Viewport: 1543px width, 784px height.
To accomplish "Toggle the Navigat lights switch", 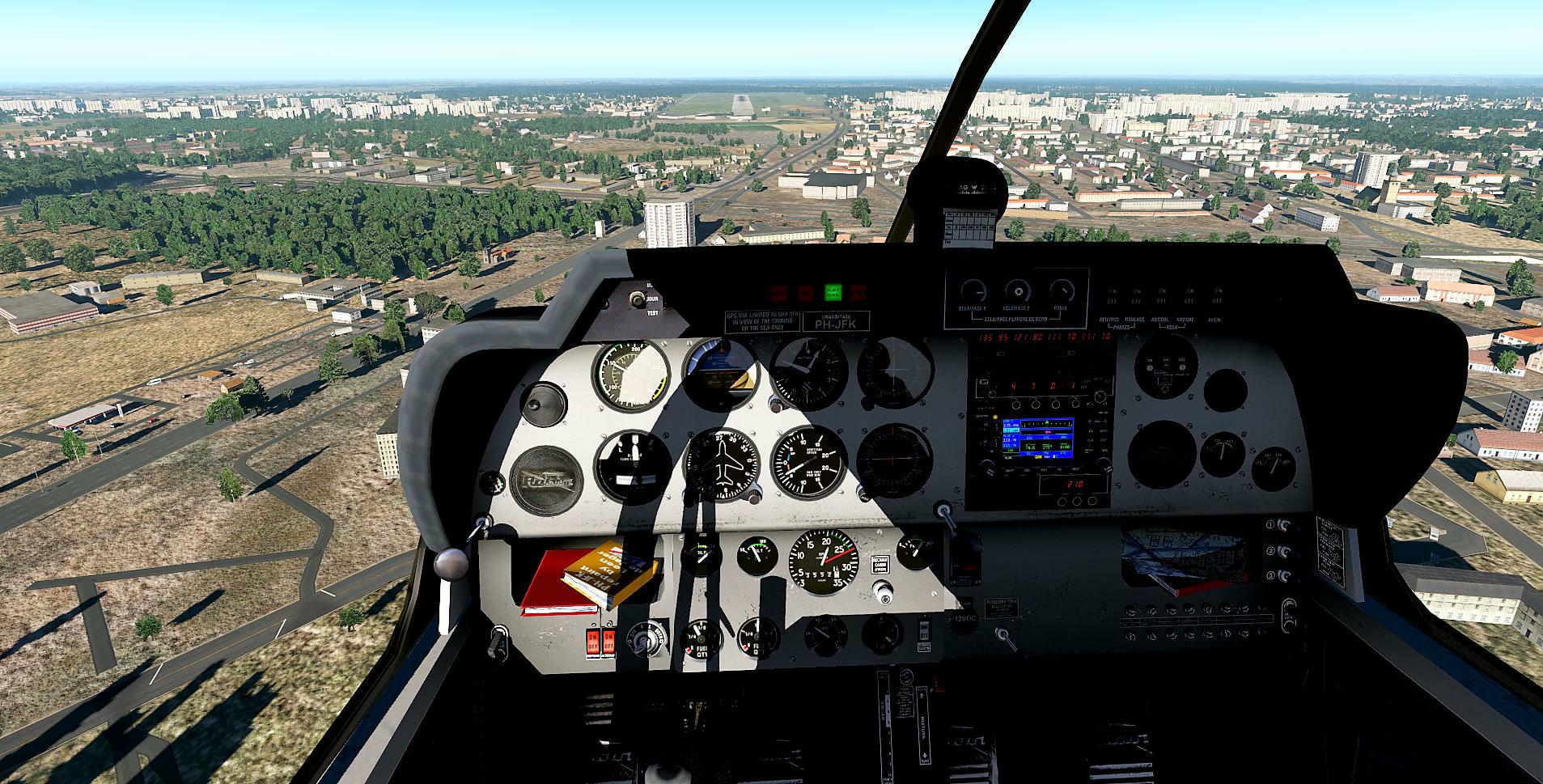I will [1187, 300].
